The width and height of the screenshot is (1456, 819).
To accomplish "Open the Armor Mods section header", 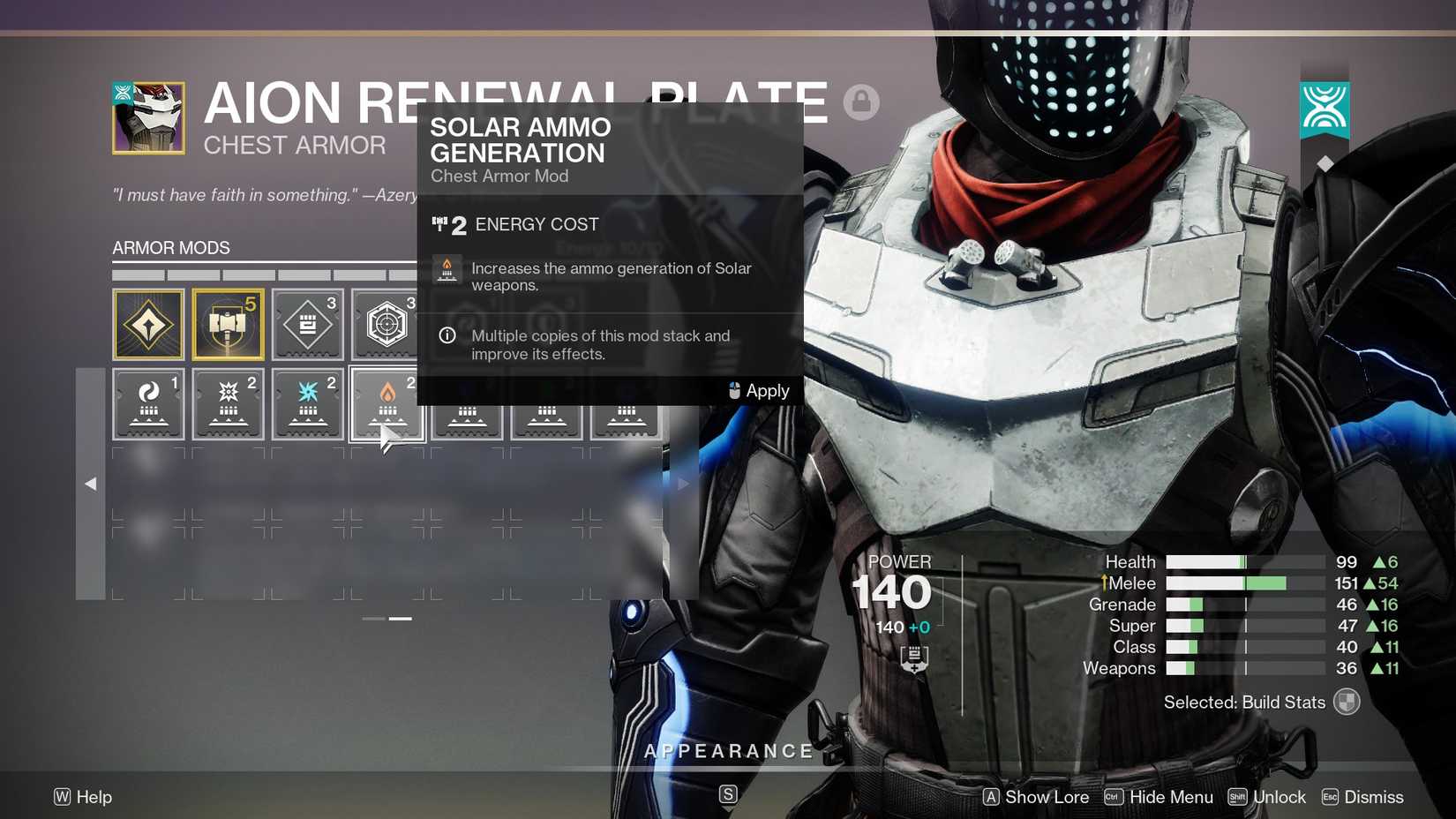I will pos(171,248).
